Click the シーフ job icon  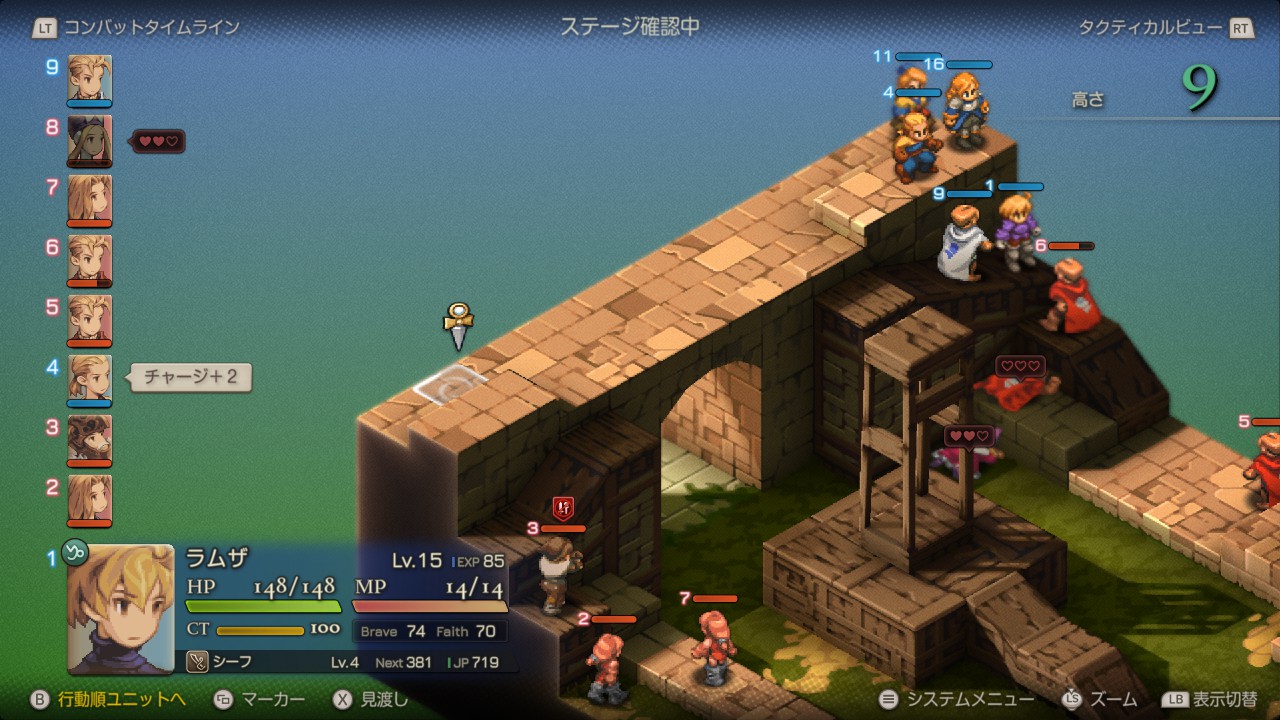[198, 662]
